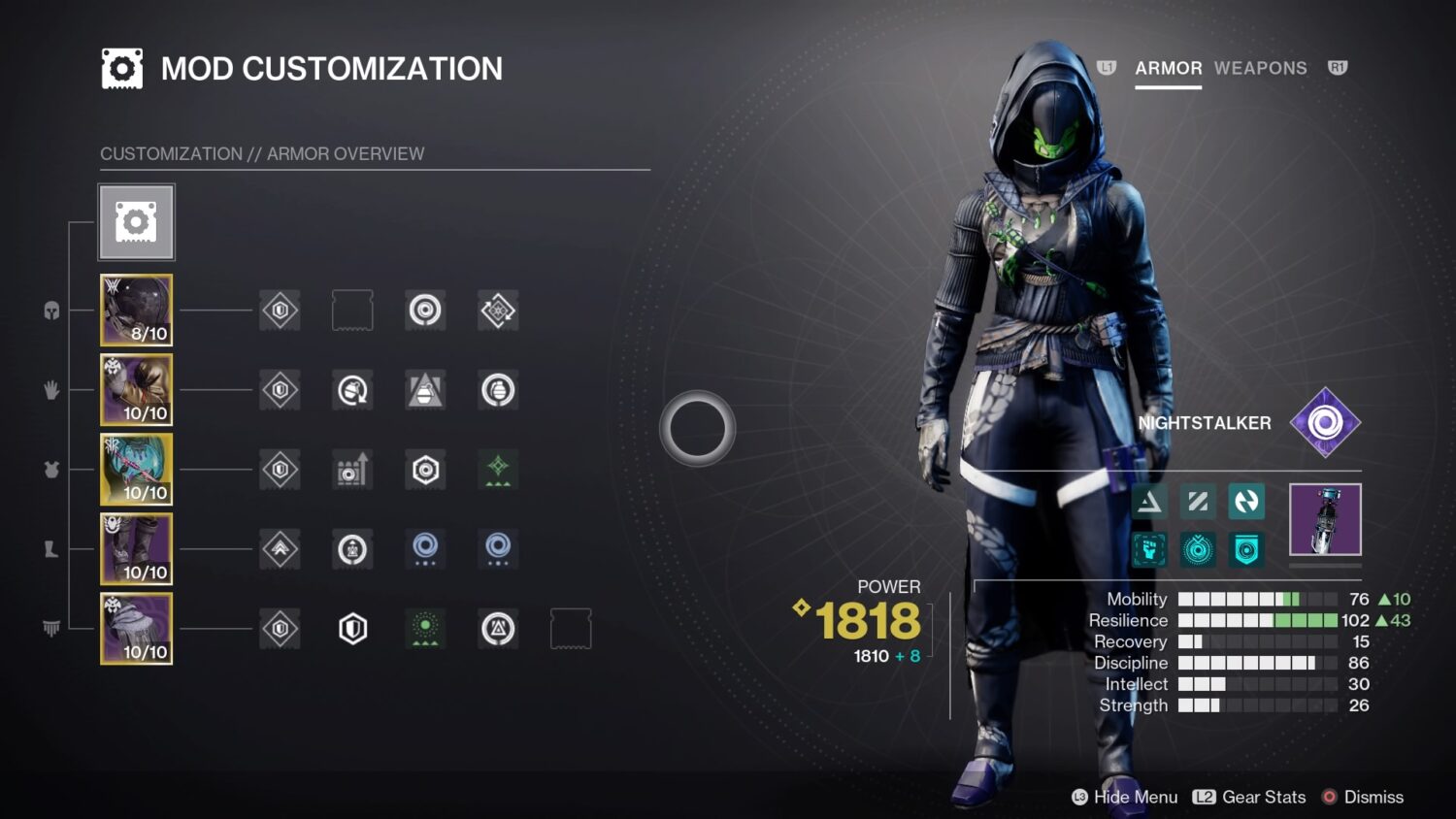Select the grenade ability icon
Screen dimensions: 1456x819
[x=1198, y=548]
